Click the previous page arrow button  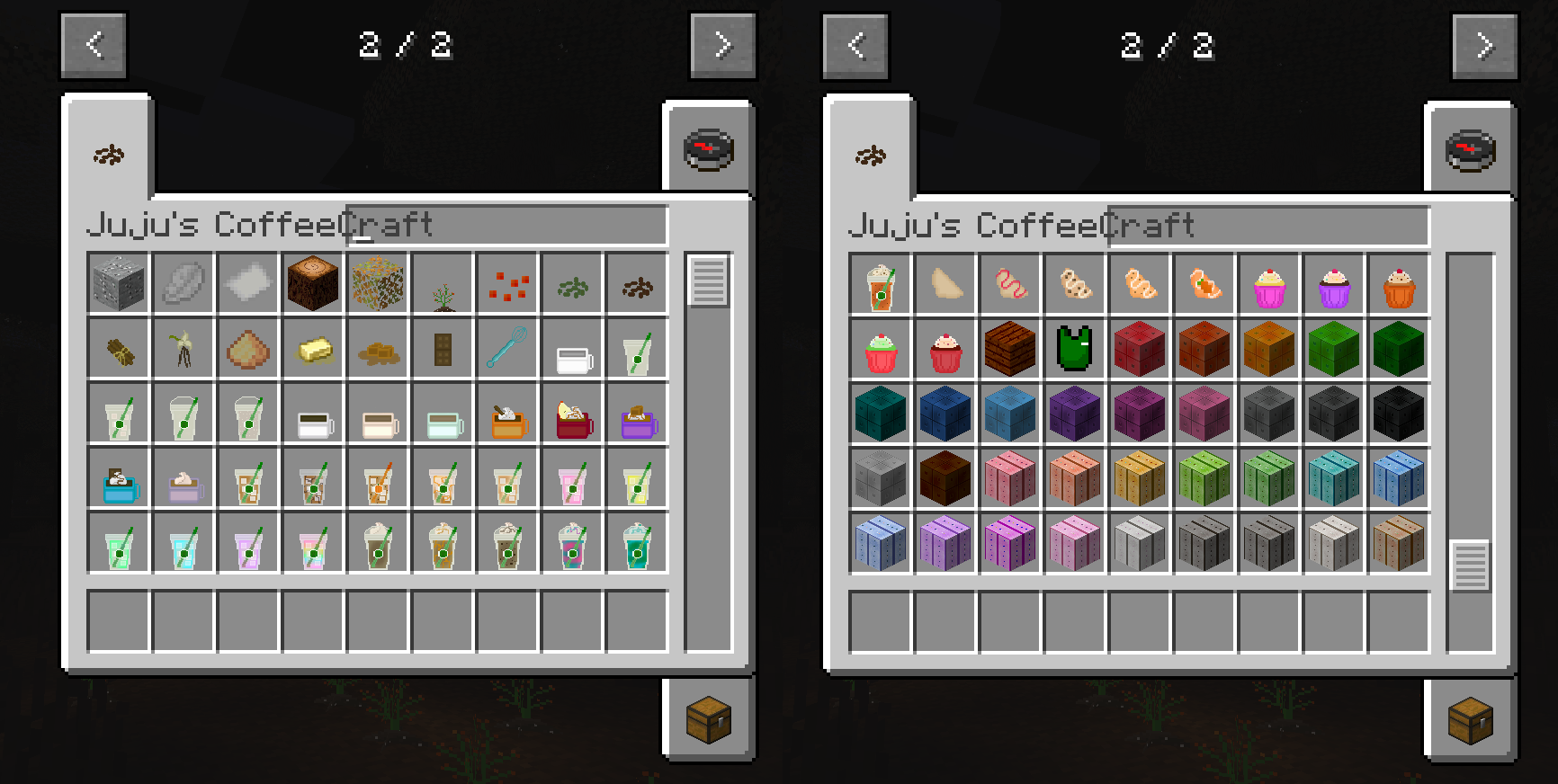point(94,46)
